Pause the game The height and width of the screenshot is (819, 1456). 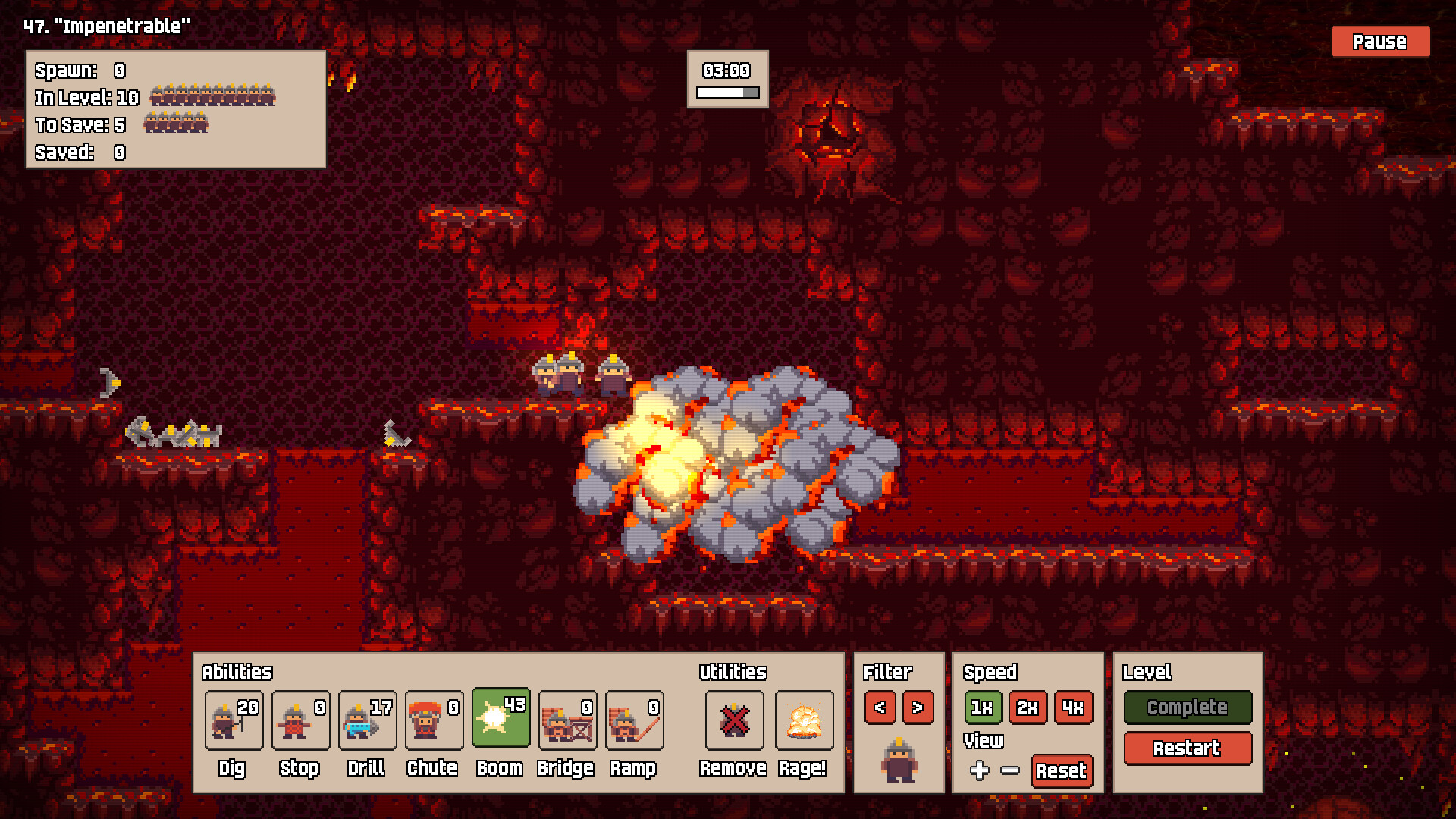1379,42
